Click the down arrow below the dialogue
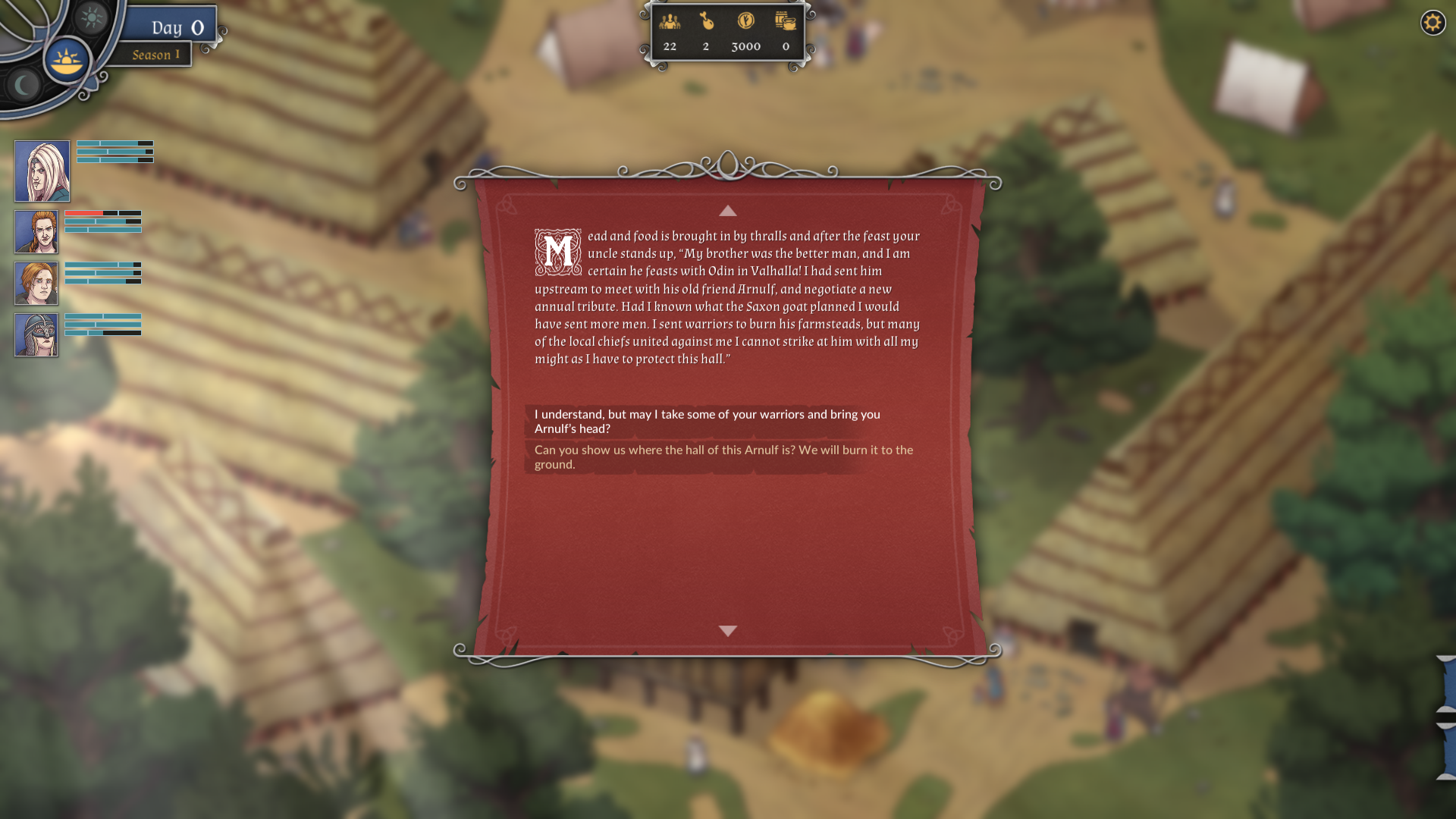Viewport: 1456px width, 819px height. [727, 631]
